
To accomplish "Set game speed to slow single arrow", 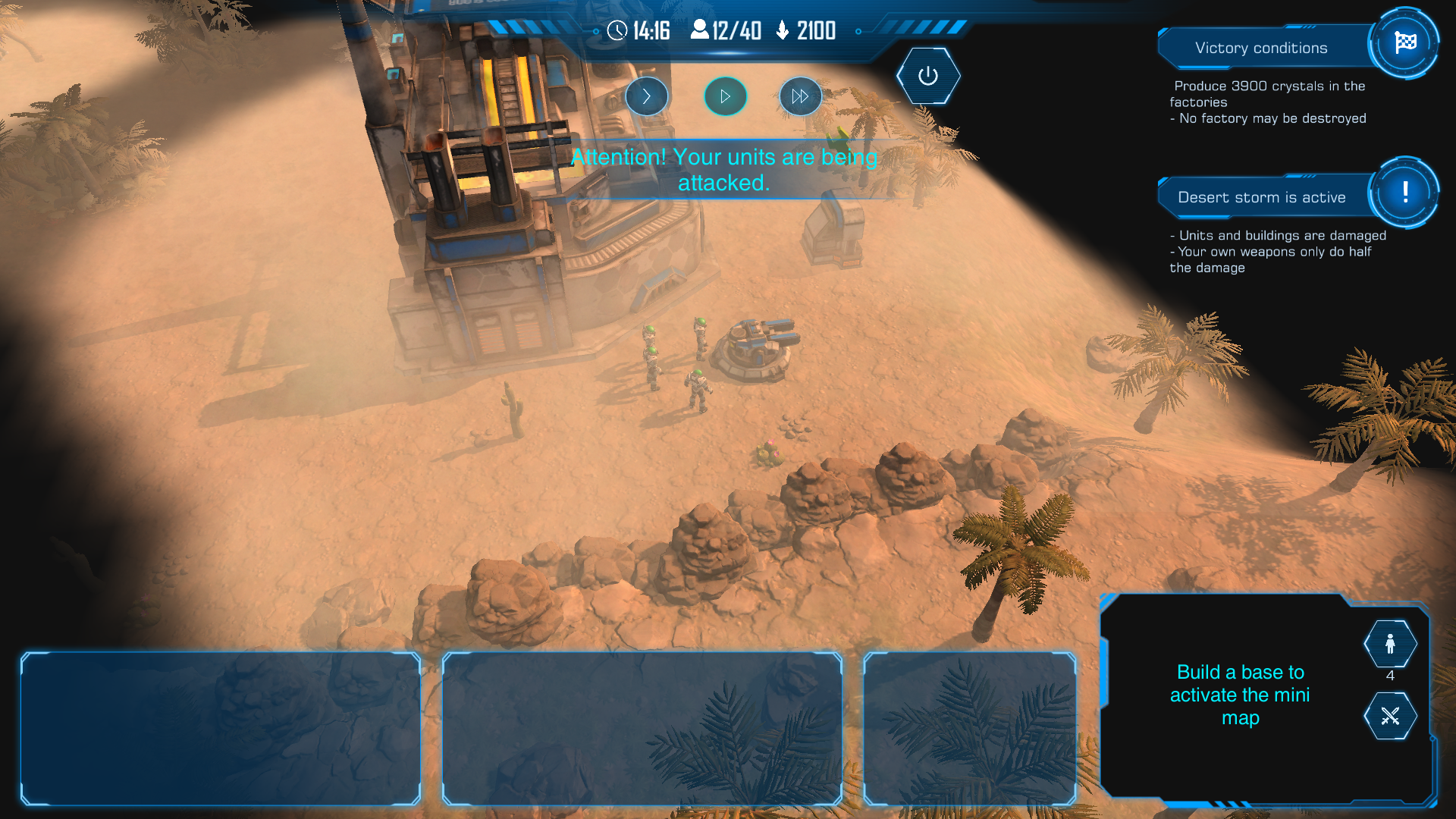I will [x=647, y=96].
